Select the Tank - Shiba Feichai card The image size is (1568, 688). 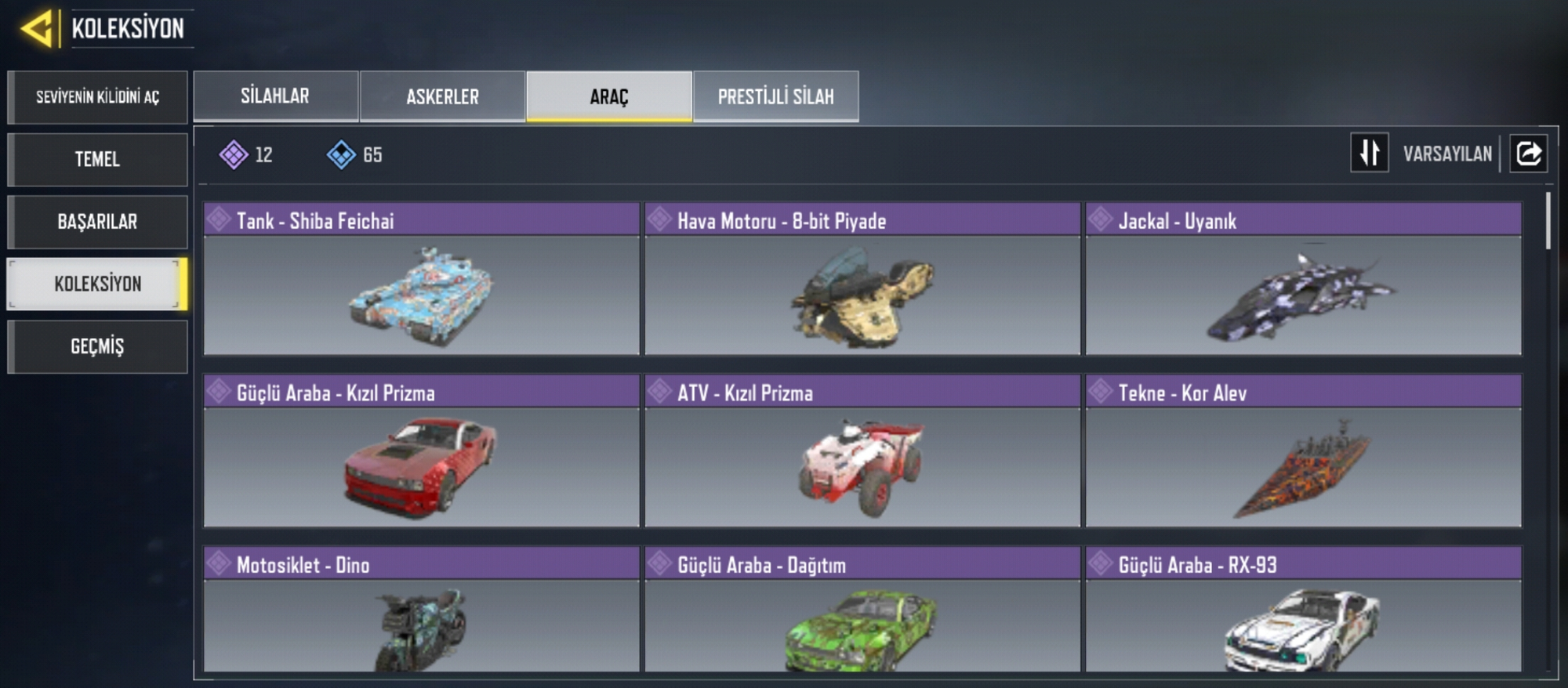click(422, 280)
